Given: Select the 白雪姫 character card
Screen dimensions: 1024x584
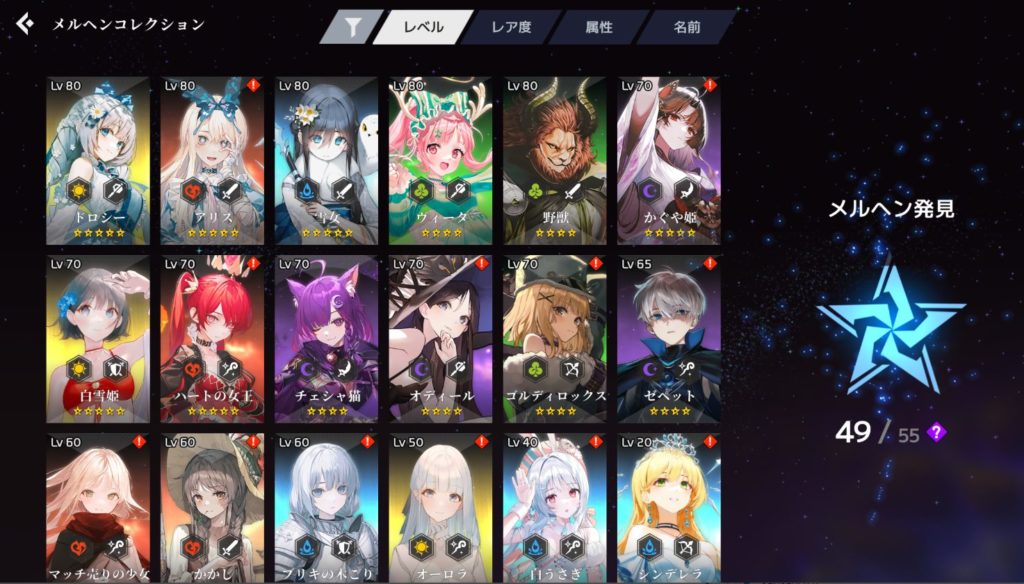Looking at the screenshot, I should pyautogui.click(x=98, y=338).
